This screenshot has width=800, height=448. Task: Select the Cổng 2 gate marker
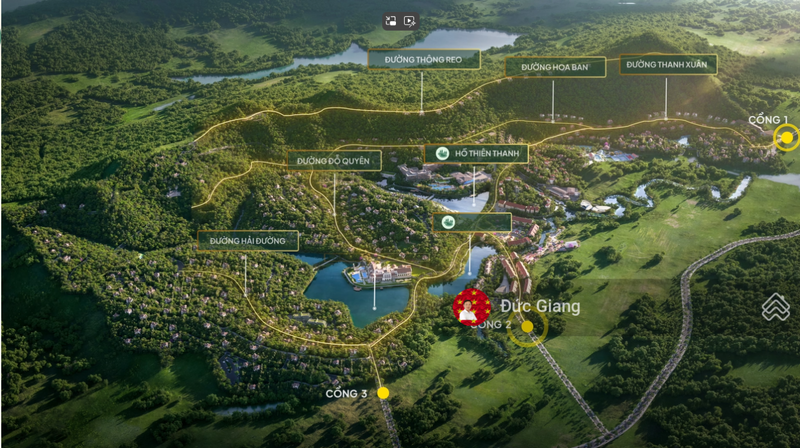[527, 326]
